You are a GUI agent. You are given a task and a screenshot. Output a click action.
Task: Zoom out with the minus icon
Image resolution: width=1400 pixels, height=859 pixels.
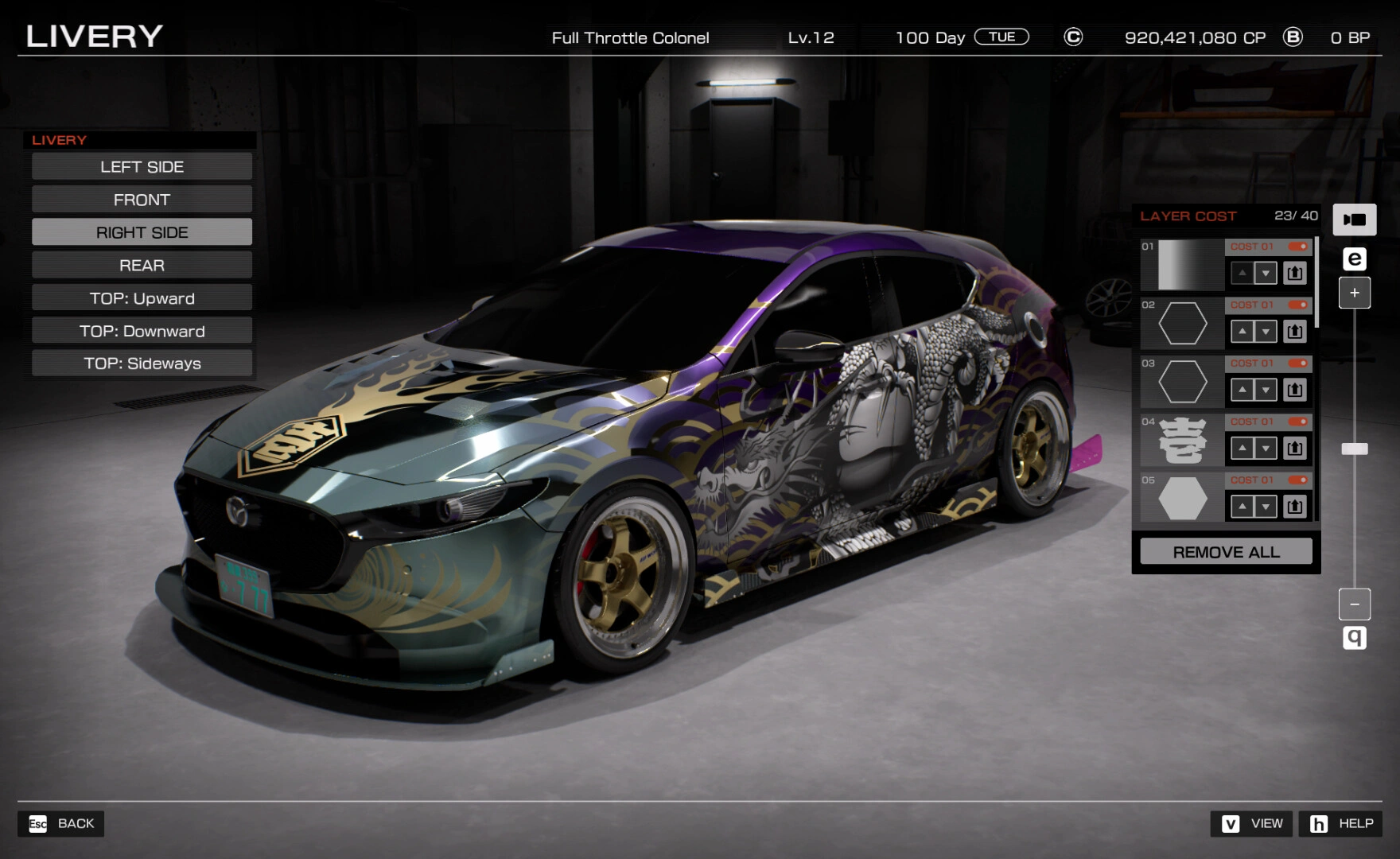click(x=1355, y=604)
